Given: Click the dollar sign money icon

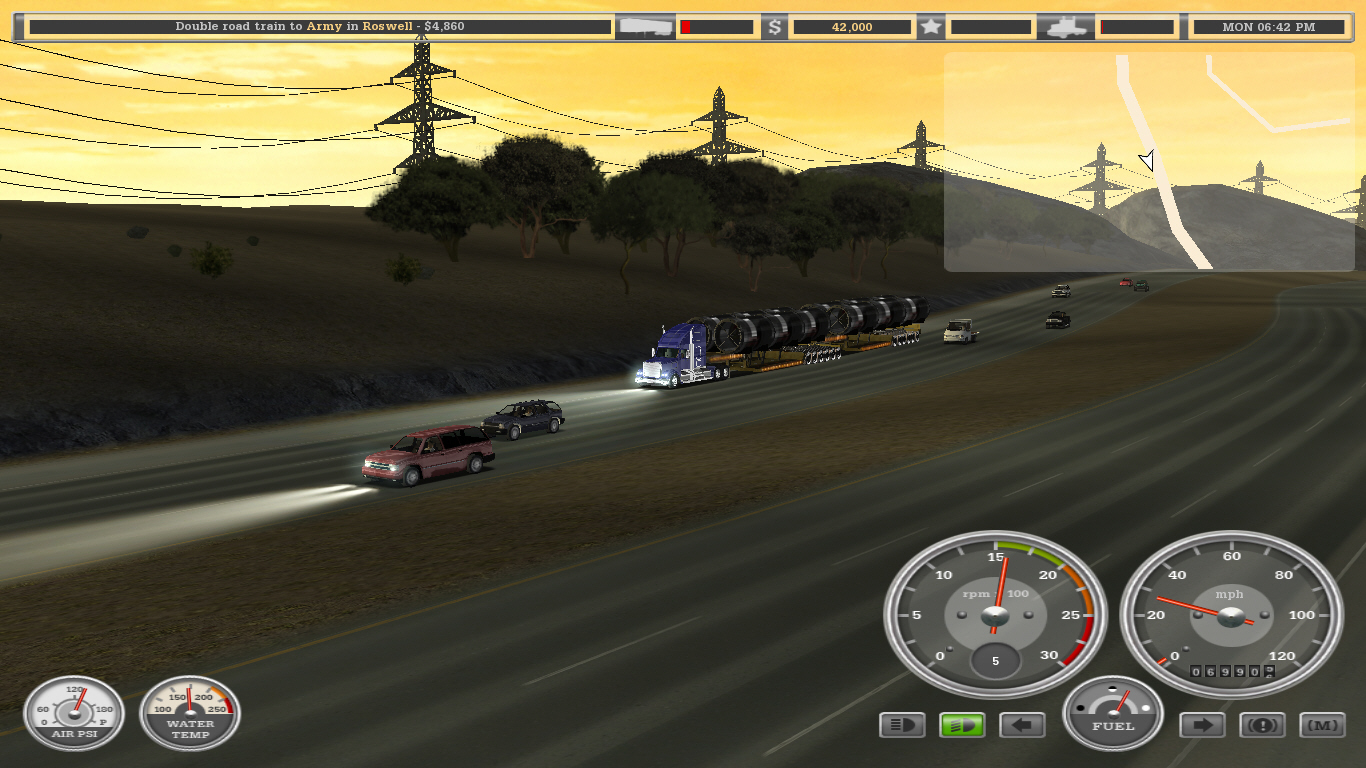Looking at the screenshot, I should click(774, 27).
